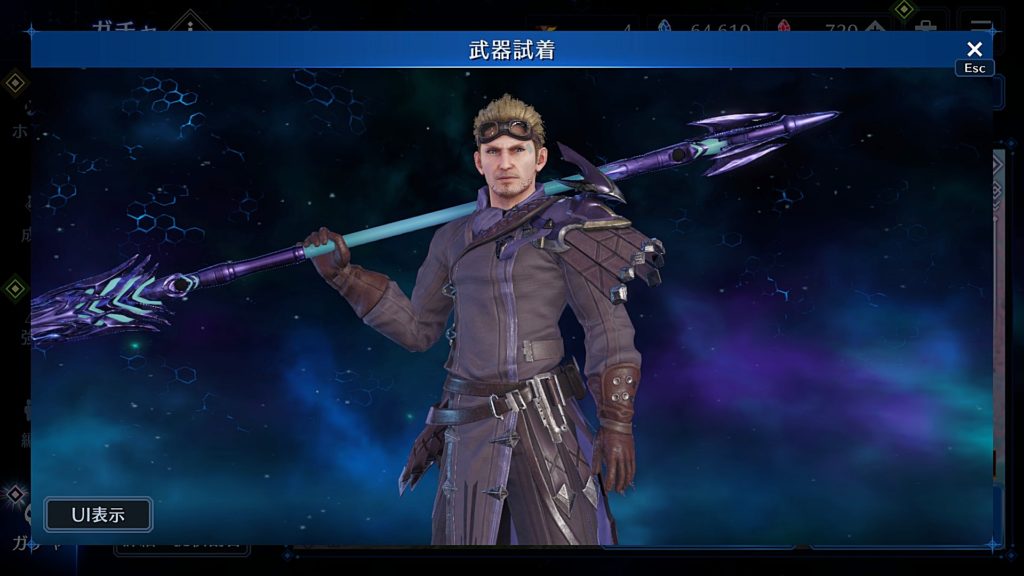Show the UI with the UI表示 button
Screen dimensions: 1024x576
[x=98, y=515]
